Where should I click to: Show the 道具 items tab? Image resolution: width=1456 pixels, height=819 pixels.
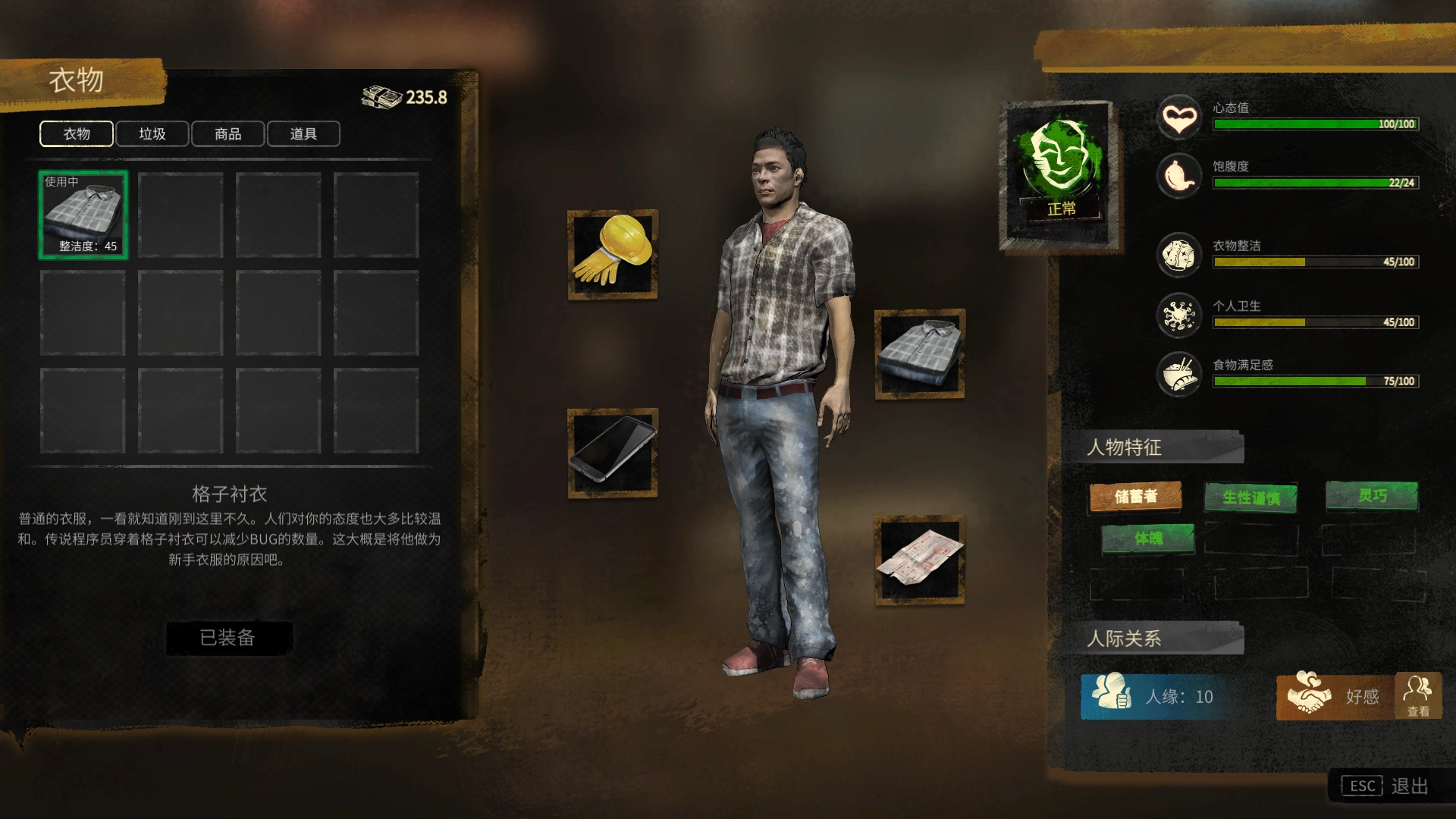[303, 134]
